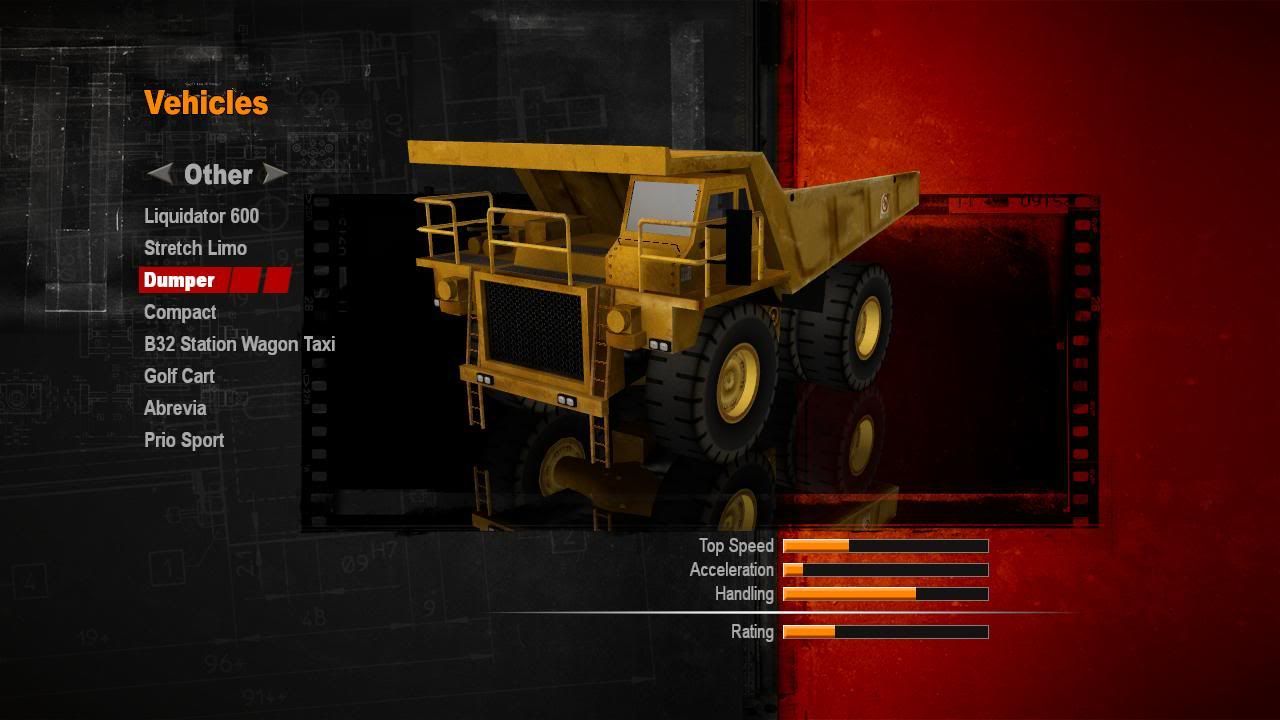Select Liquidator 600 from the vehicle list

click(201, 216)
